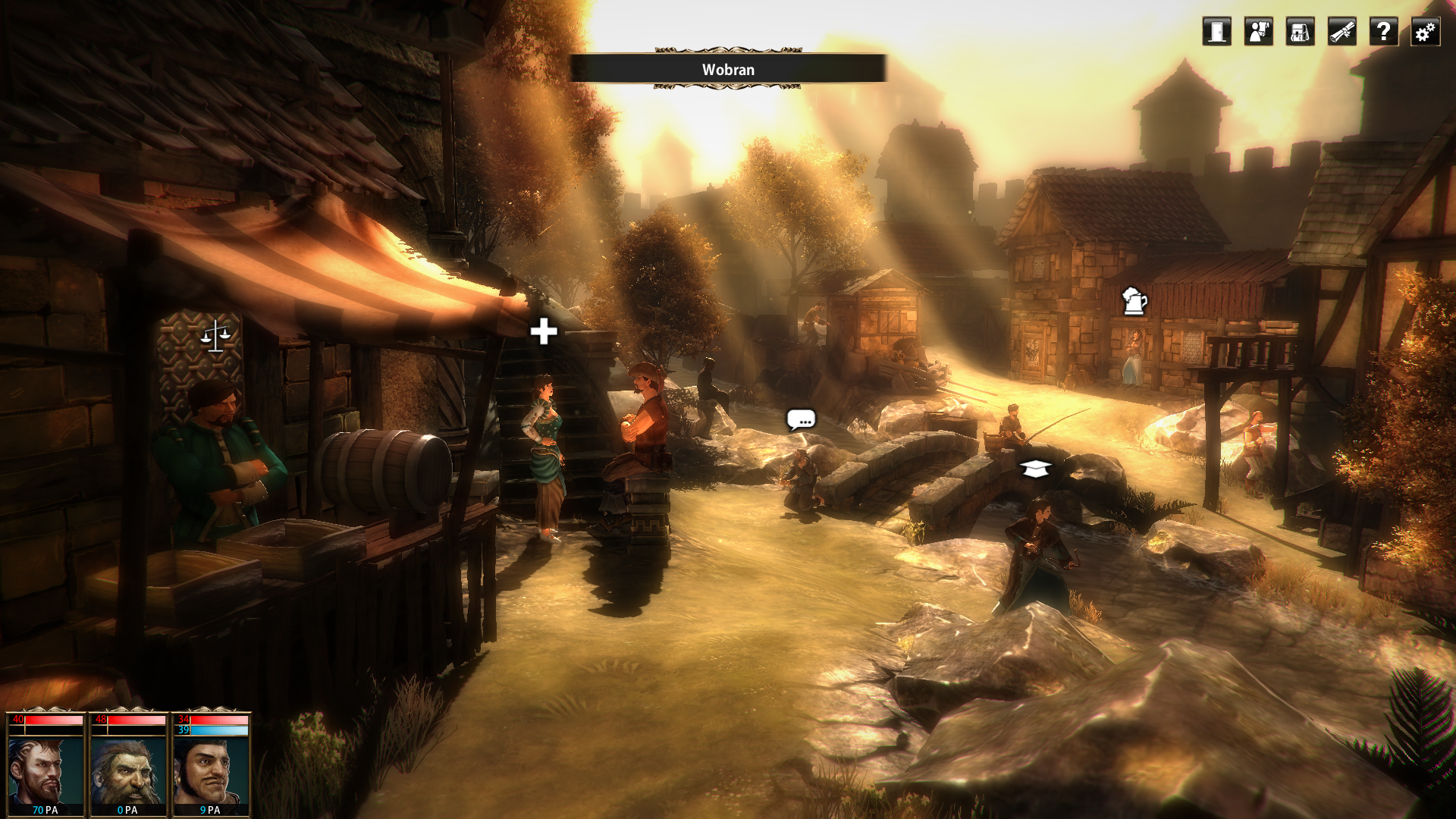Enter the tavern via the beer mug marker
This screenshot has height=819, width=1456.
click(1134, 301)
